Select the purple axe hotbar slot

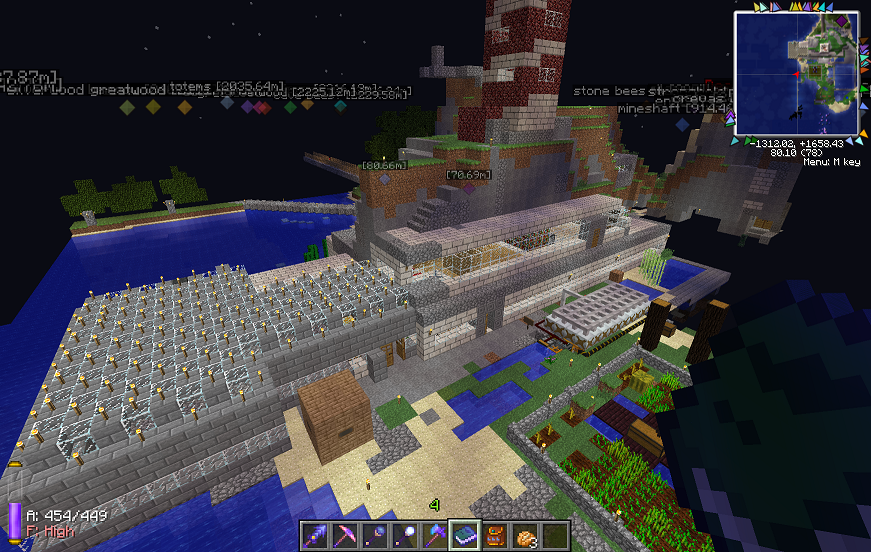(435, 535)
